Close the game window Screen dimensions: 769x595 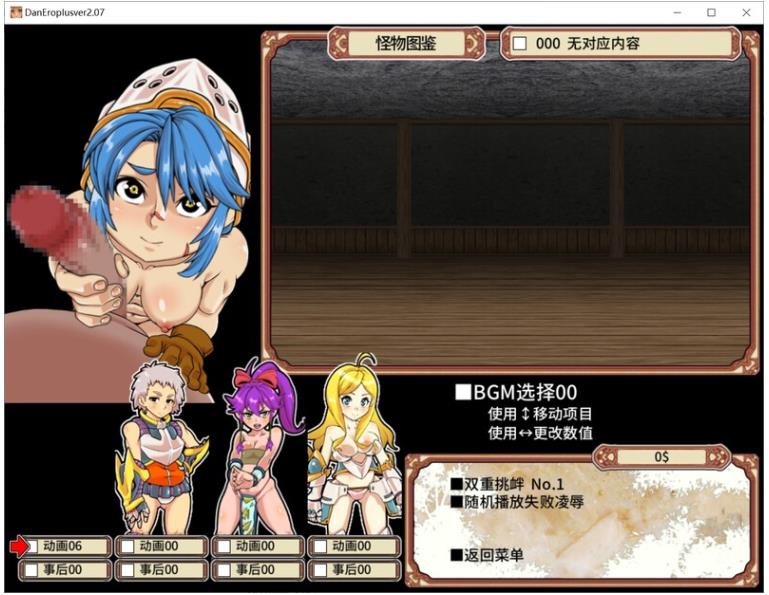tap(746, 12)
